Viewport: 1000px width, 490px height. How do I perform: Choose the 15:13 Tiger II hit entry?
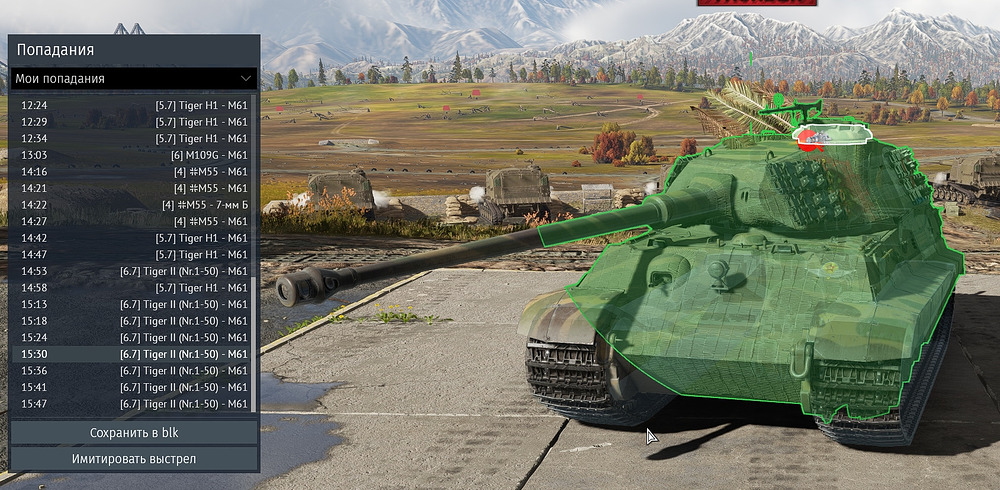(x=134, y=304)
